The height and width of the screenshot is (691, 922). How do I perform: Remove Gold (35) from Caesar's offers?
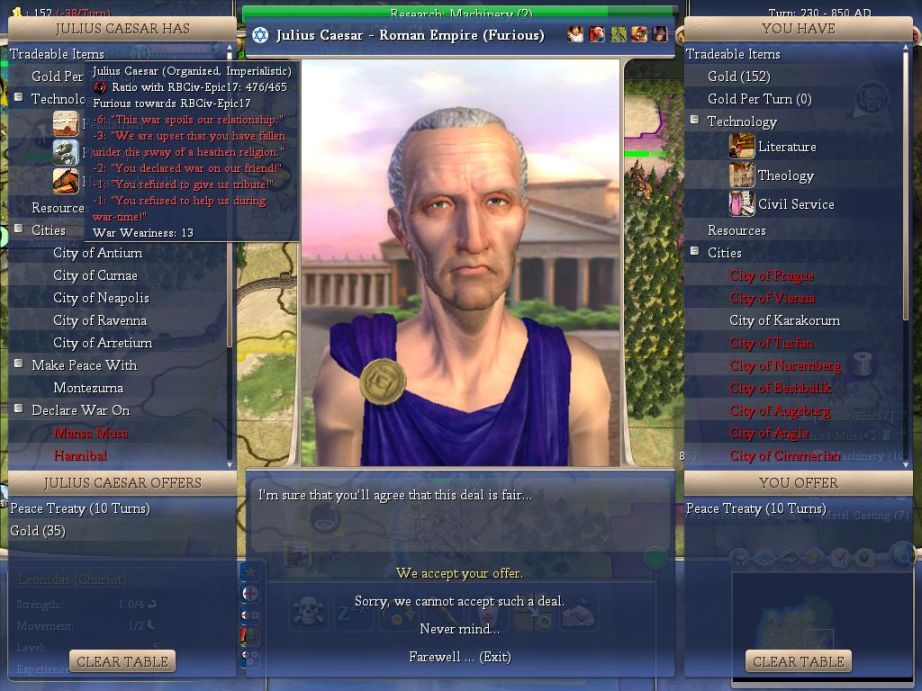tap(38, 531)
